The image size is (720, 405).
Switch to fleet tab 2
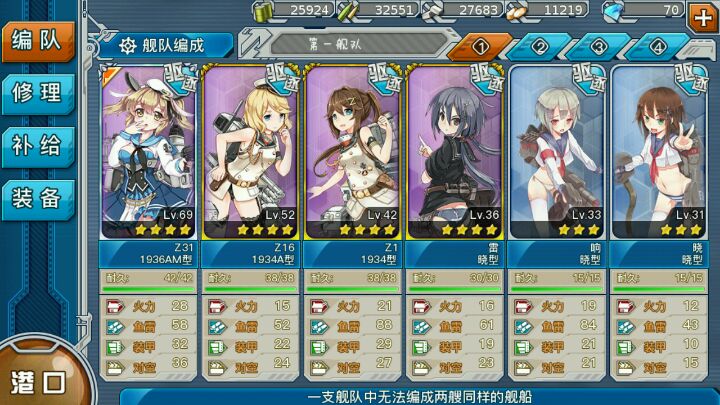pos(540,46)
